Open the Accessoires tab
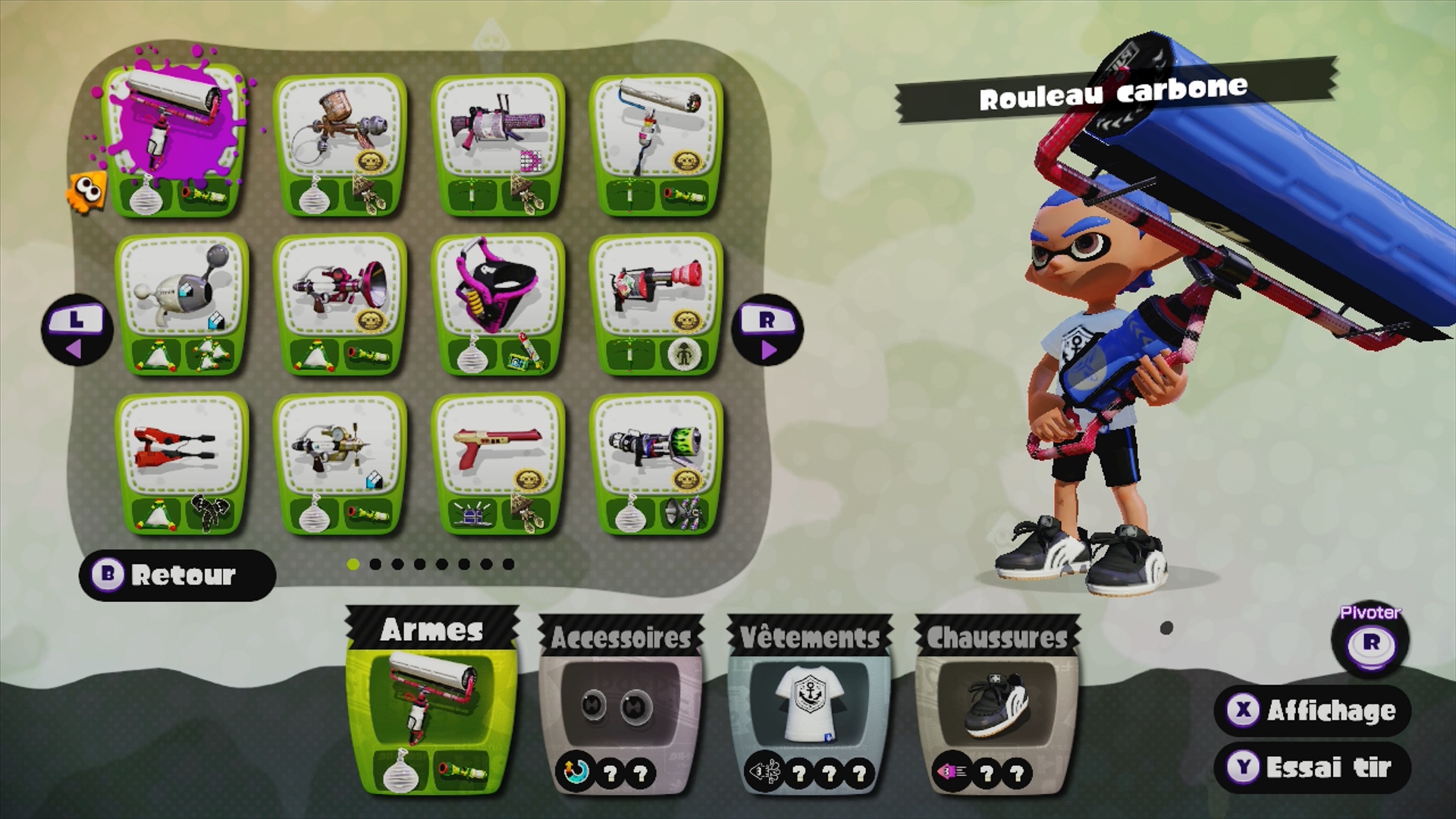 coord(621,705)
